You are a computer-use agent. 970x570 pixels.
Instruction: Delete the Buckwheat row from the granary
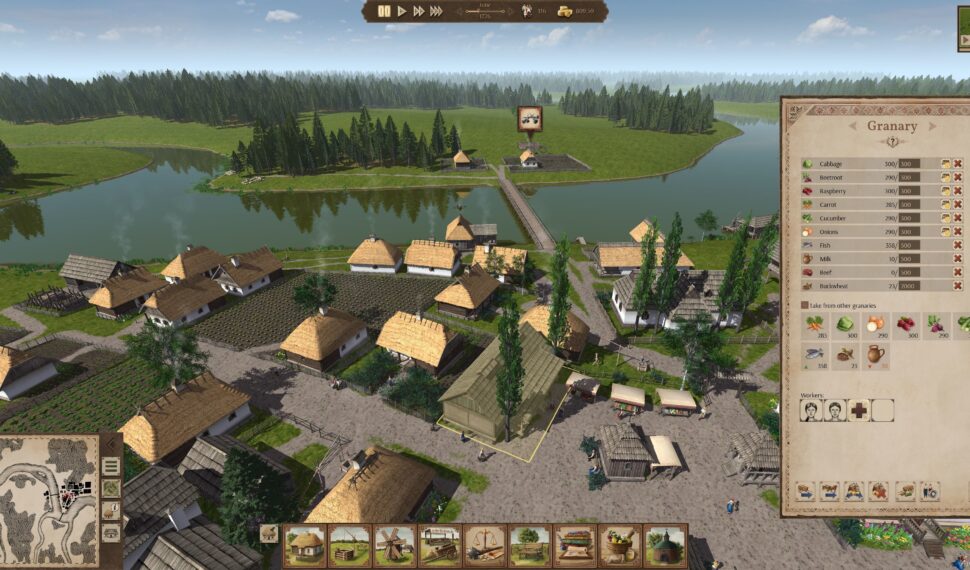click(957, 285)
